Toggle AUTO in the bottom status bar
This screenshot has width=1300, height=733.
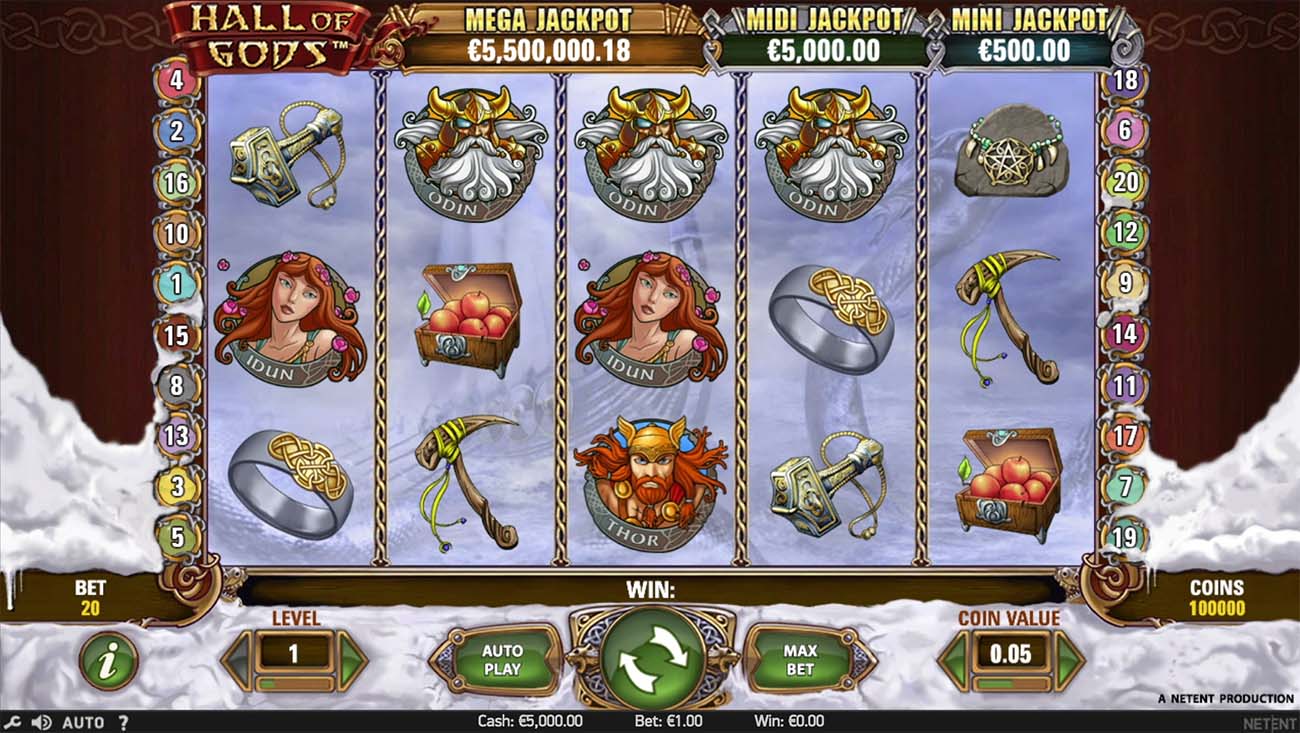[x=85, y=720]
